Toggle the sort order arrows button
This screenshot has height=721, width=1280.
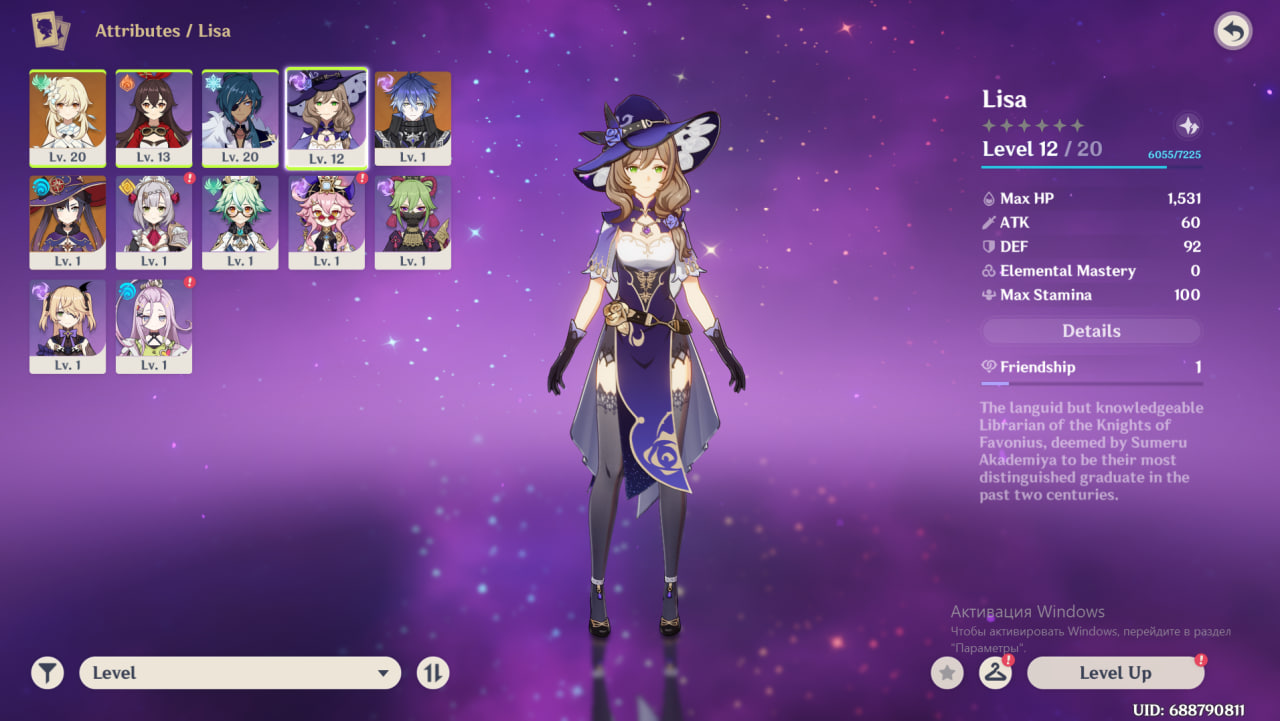433,673
